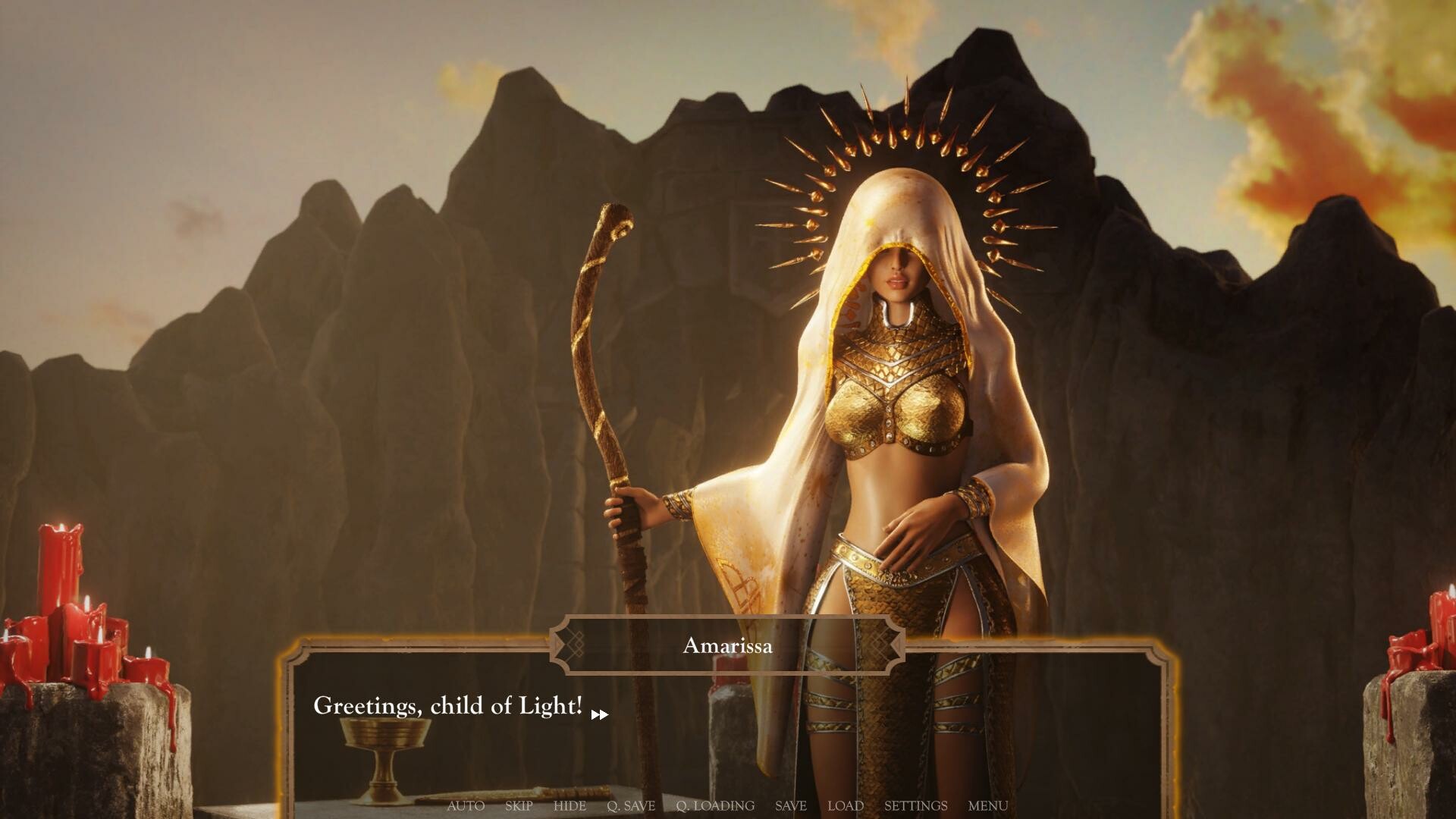Return to the main MENU
Viewport: 1456px width, 819px height.
987,806
